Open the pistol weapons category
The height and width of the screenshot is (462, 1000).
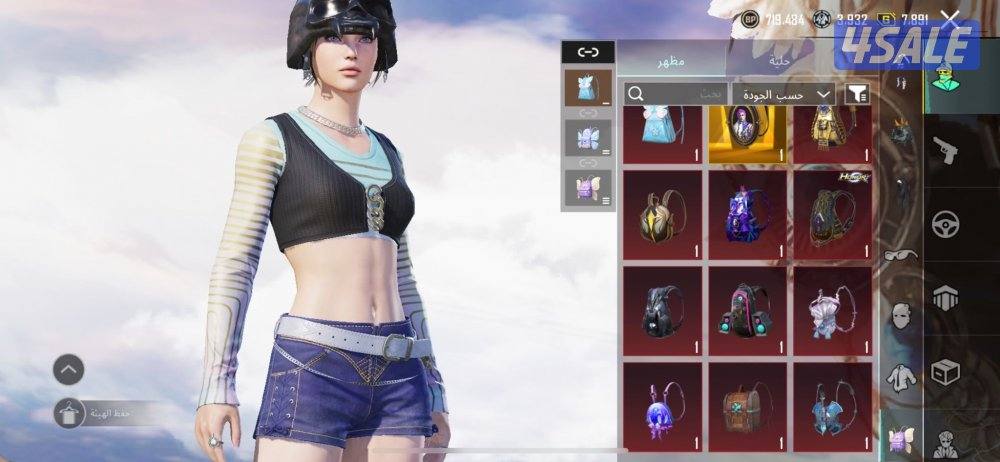point(944,152)
